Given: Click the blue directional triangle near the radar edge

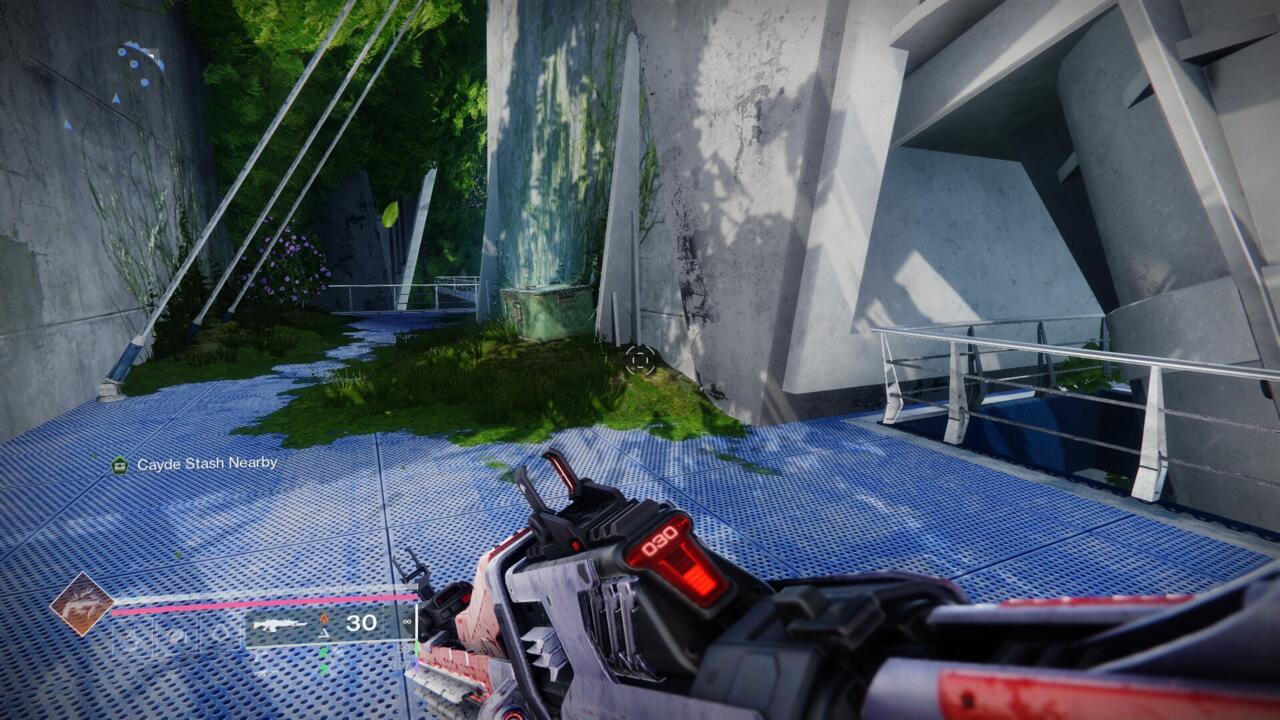Looking at the screenshot, I should pos(163,65).
